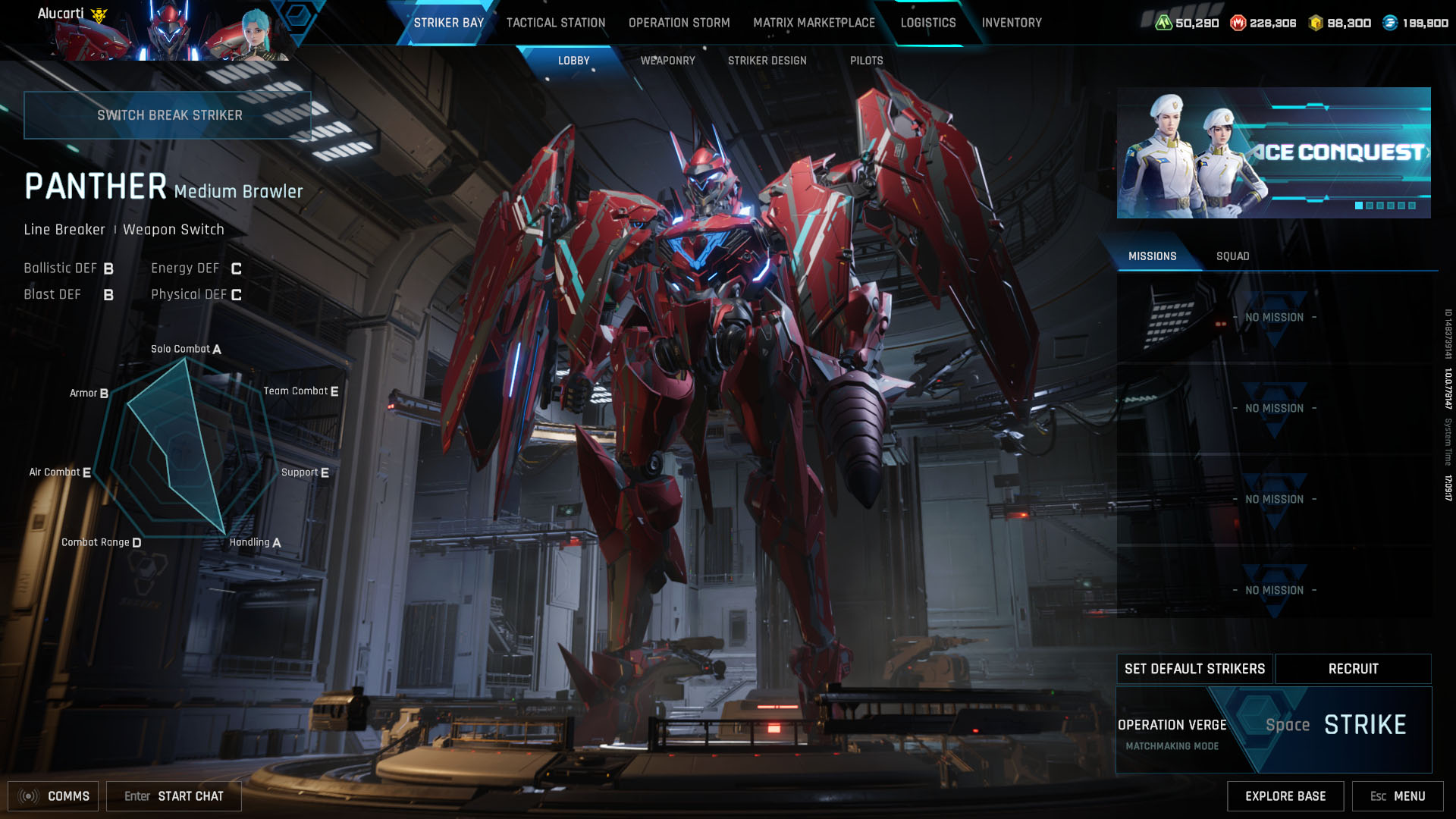Image resolution: width=1456 pixels, height=819 pixels.
Task: Expand the second NO MISSION slot
Action: (x=1275, y=408)
